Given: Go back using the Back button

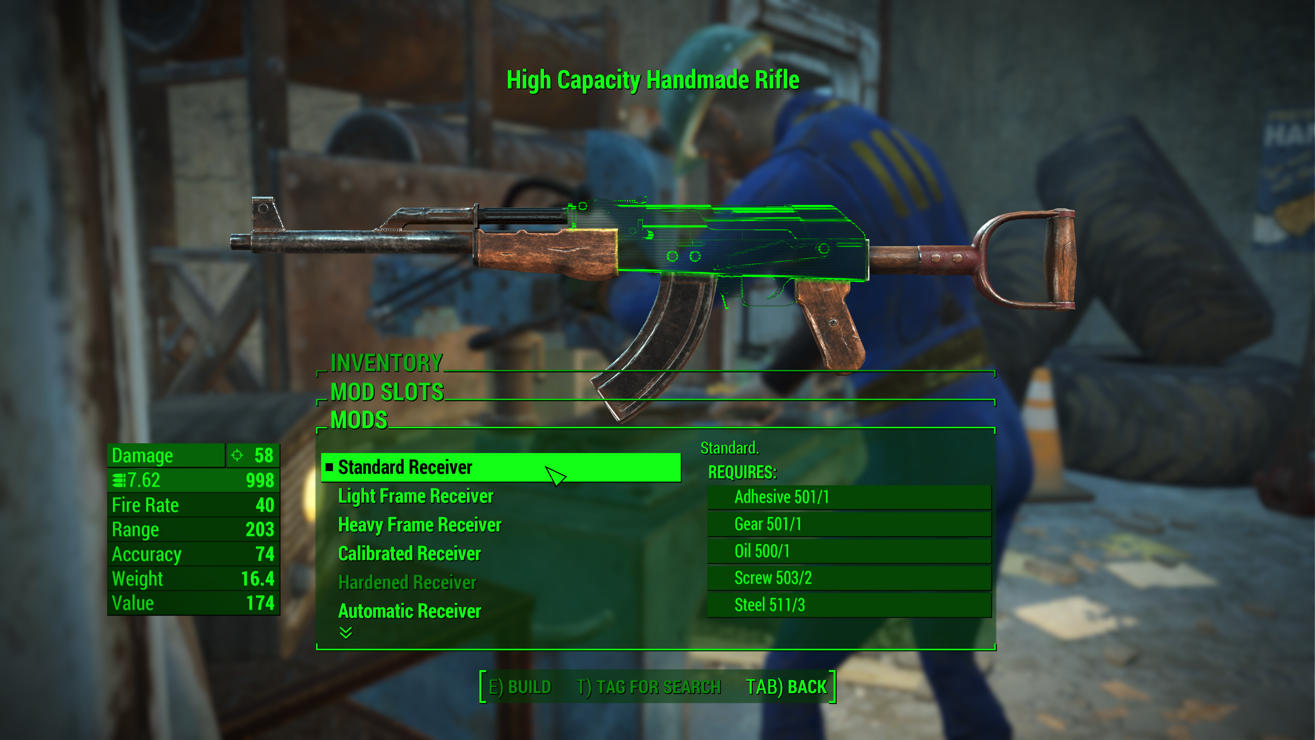Looking at the screenshot, I should tap(786, 687).
